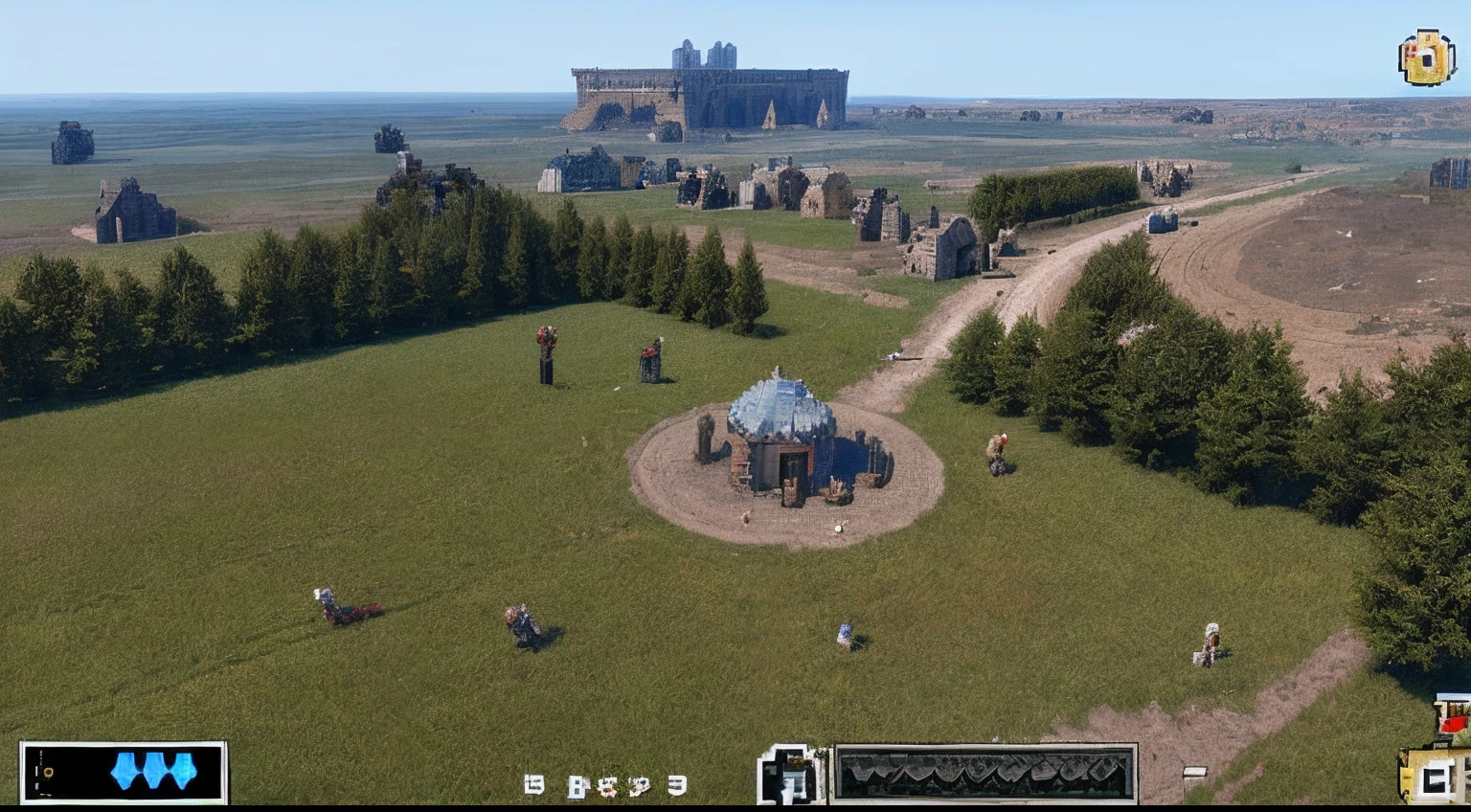Viewport: 1471px width, 812px height.
Task: Open the wide dark ornamented bottom panel
Action: tap(984, 772)
